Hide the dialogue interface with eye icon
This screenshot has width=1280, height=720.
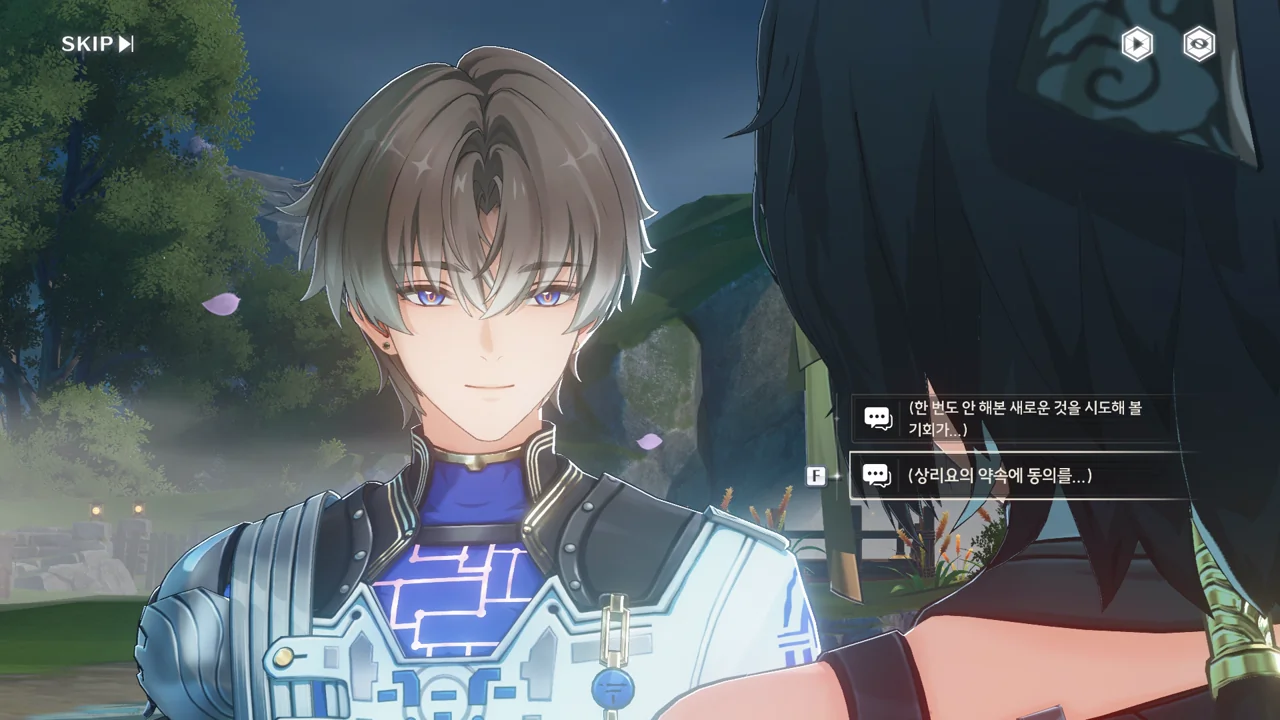coord(1198,44)
